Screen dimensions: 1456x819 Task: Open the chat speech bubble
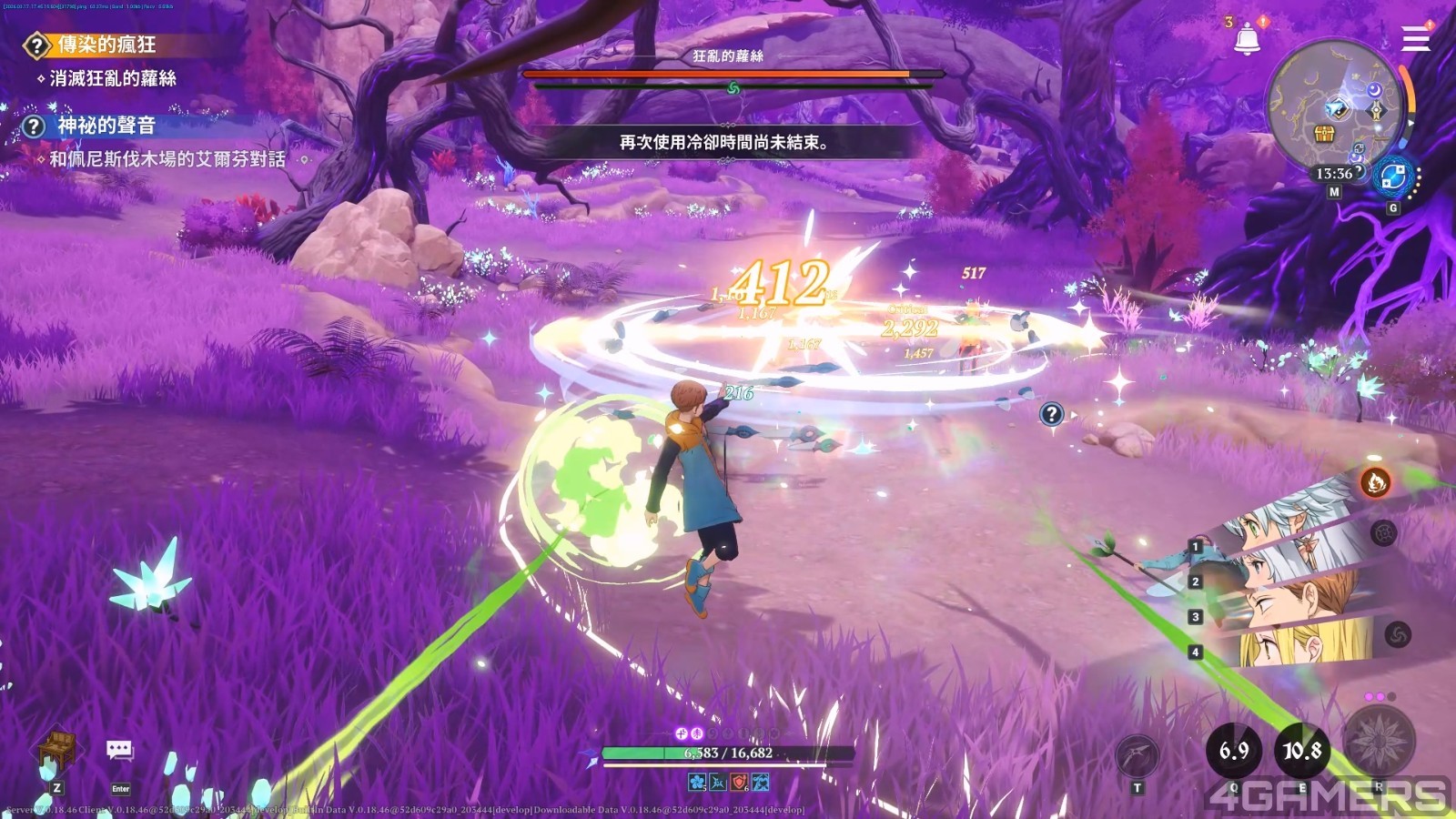coord(120,750)
